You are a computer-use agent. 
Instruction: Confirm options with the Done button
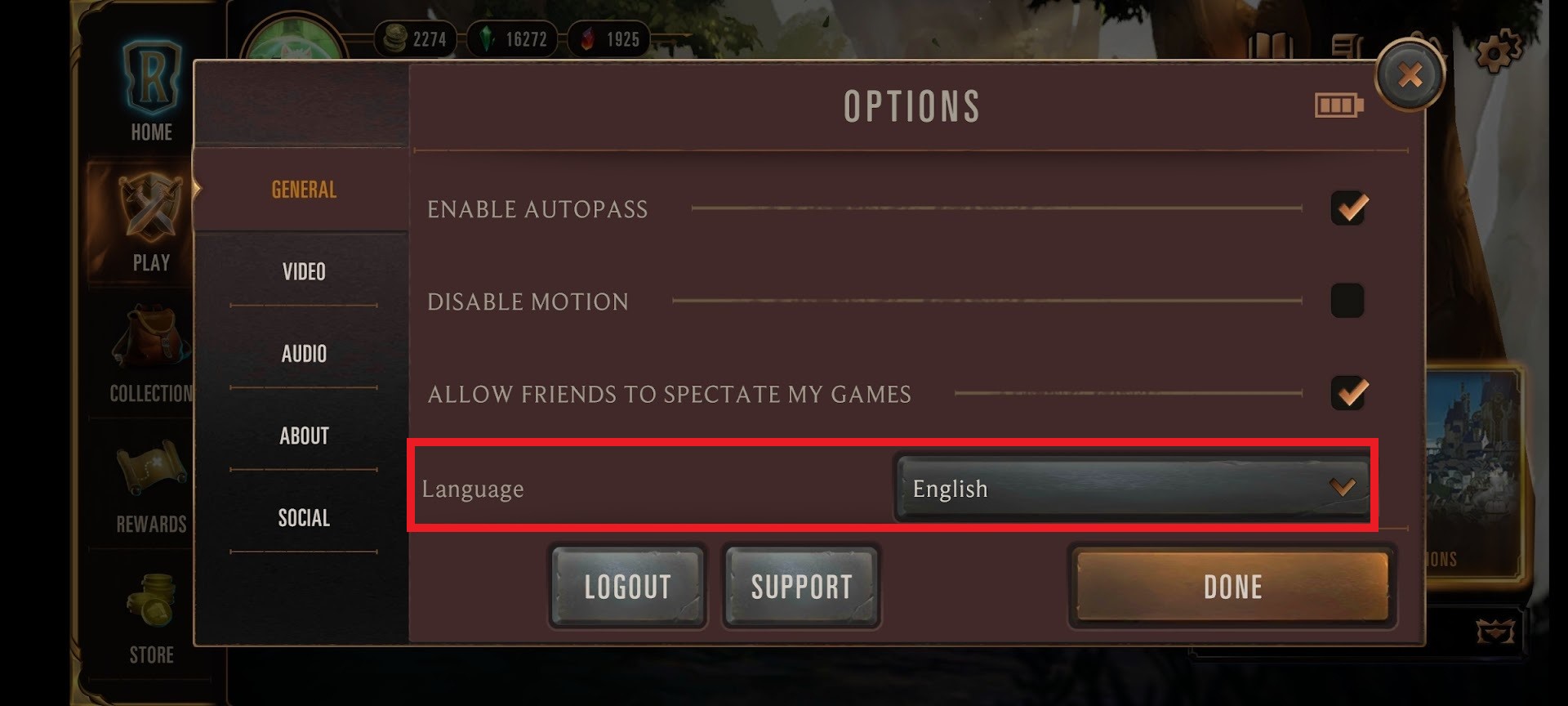(1232, 587)
